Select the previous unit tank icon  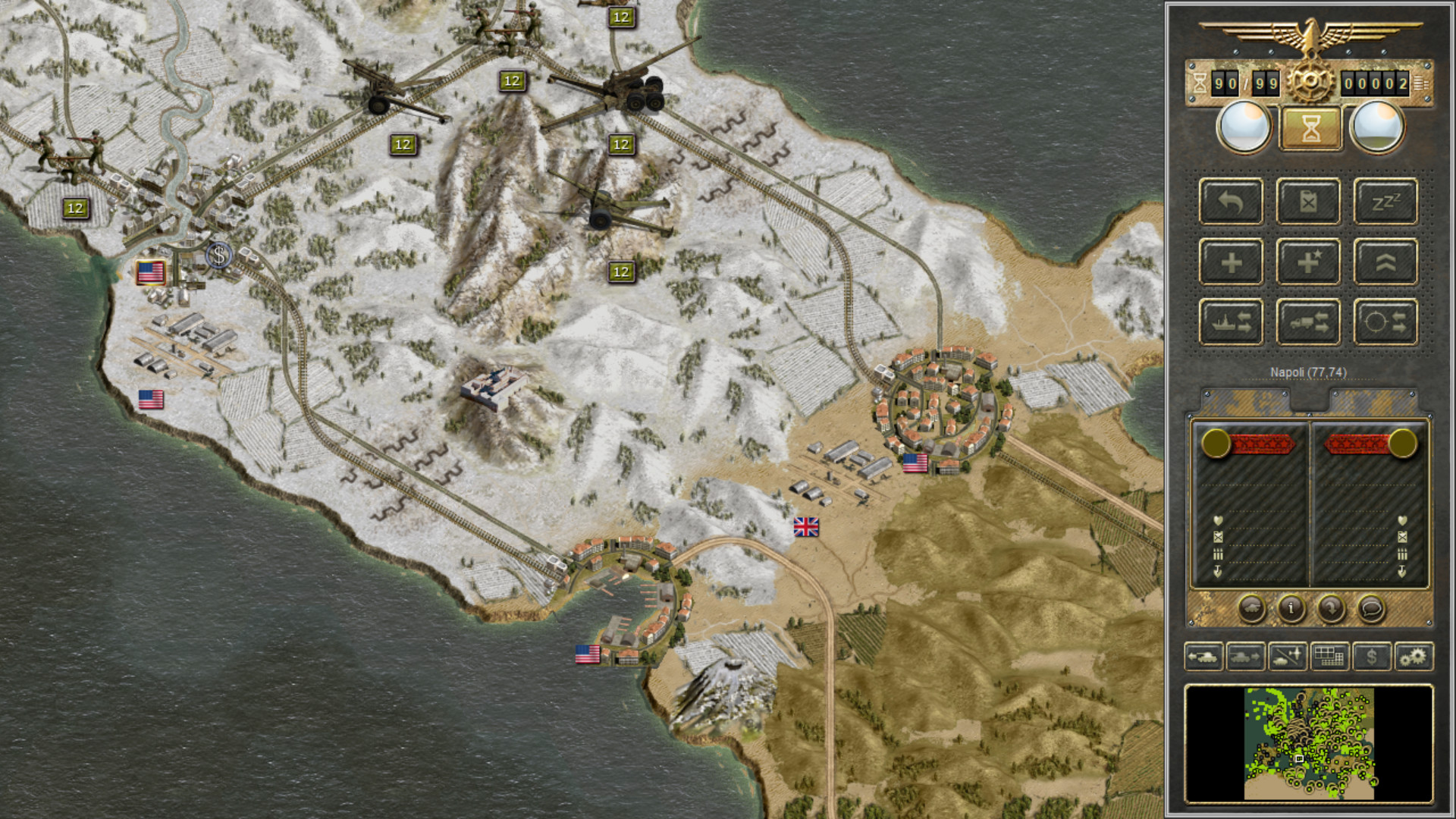(x=1203, y=657)
